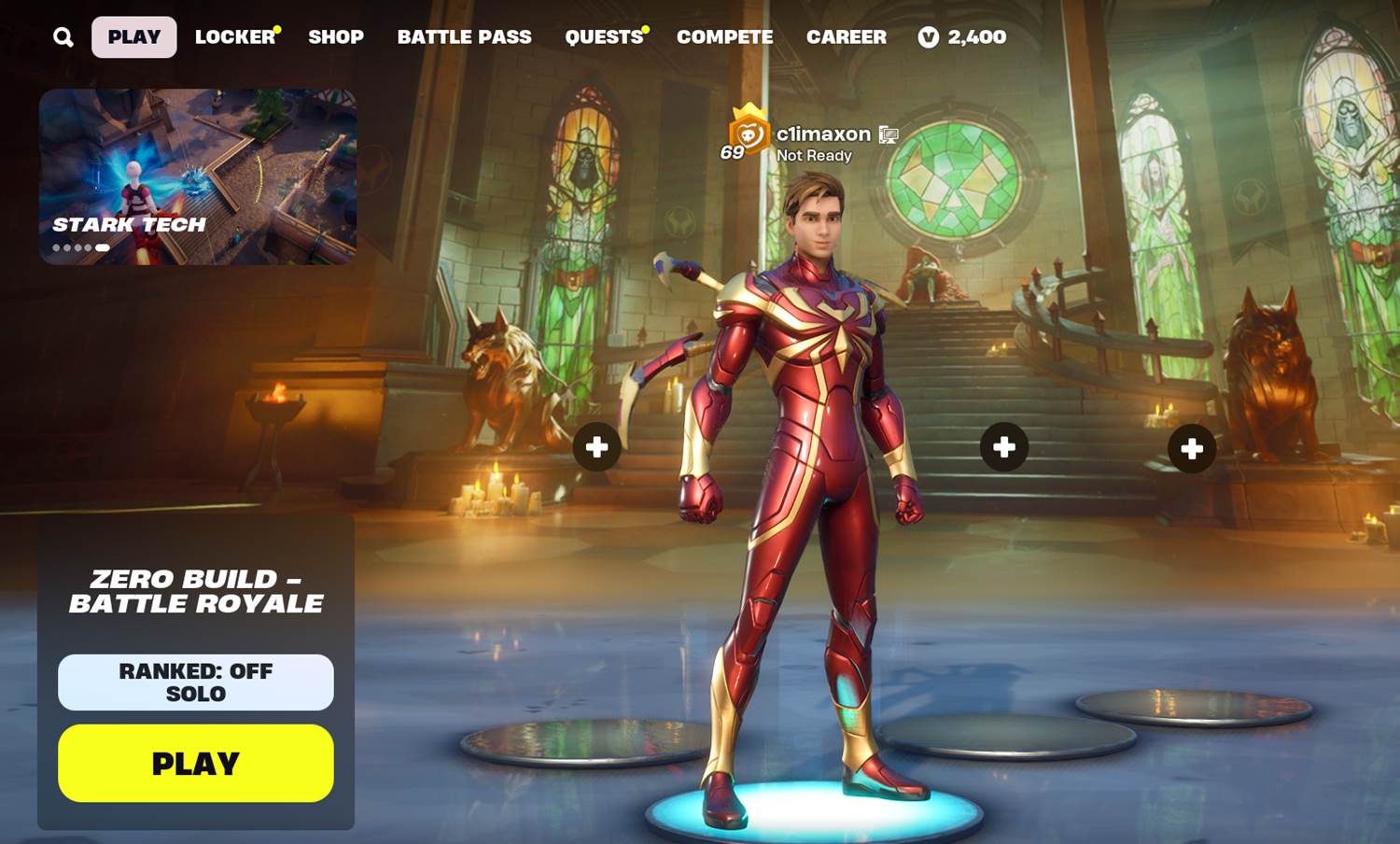Screen dimensions: 1400x844
Task: Open the search magnifier icon
Action: [x=63, y=37]
